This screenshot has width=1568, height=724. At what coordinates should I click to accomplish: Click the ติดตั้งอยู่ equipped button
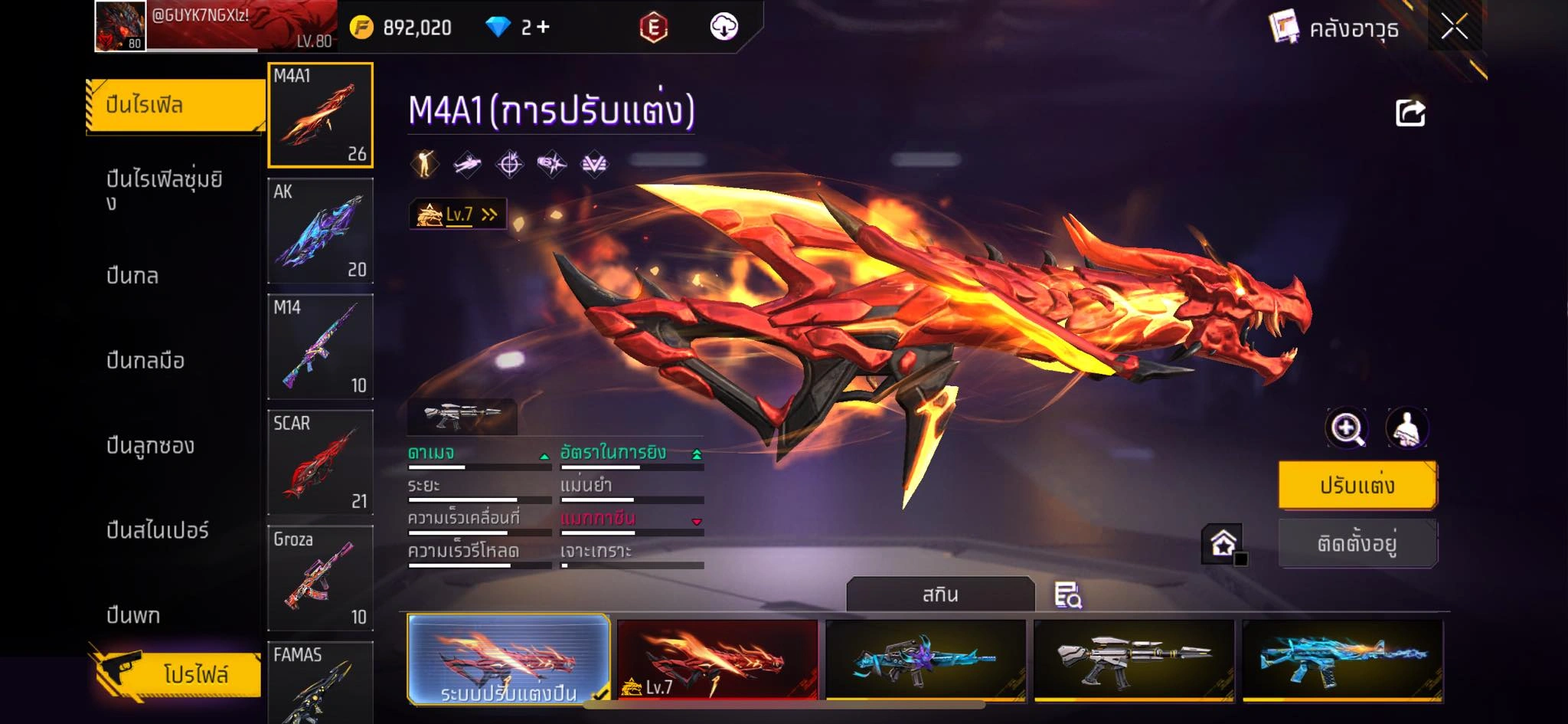click(x=1357, y=543)
